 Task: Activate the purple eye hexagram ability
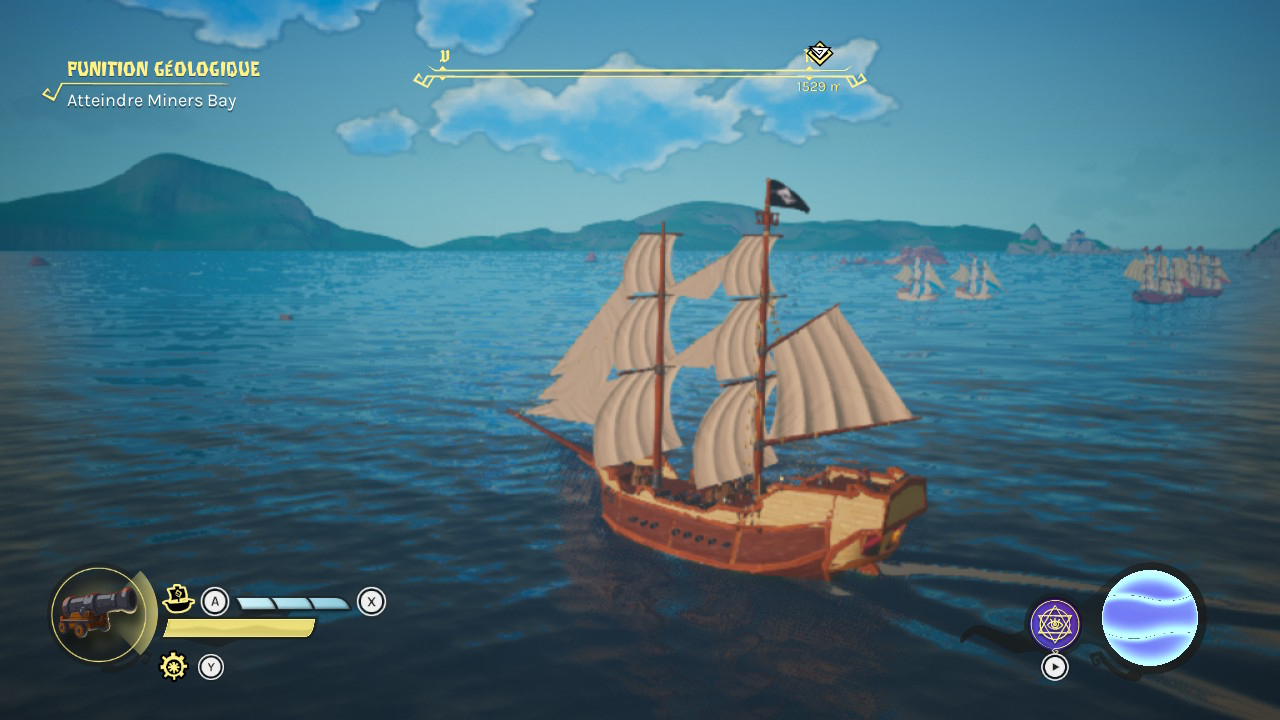pyautogui.click(x=1054, y=625)
